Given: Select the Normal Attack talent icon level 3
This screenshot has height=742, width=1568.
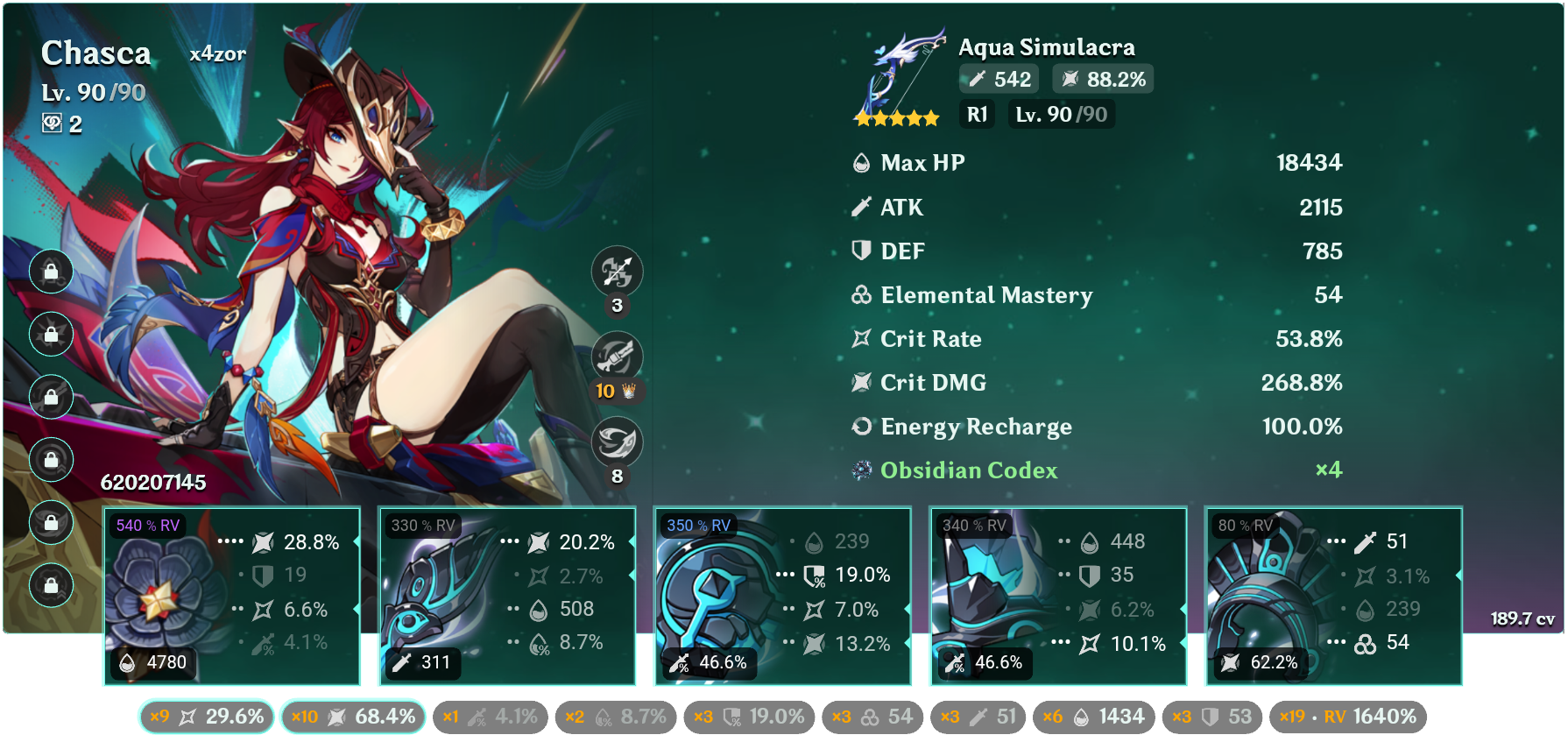Looking at the screenshot, I should tap(618, 272).
